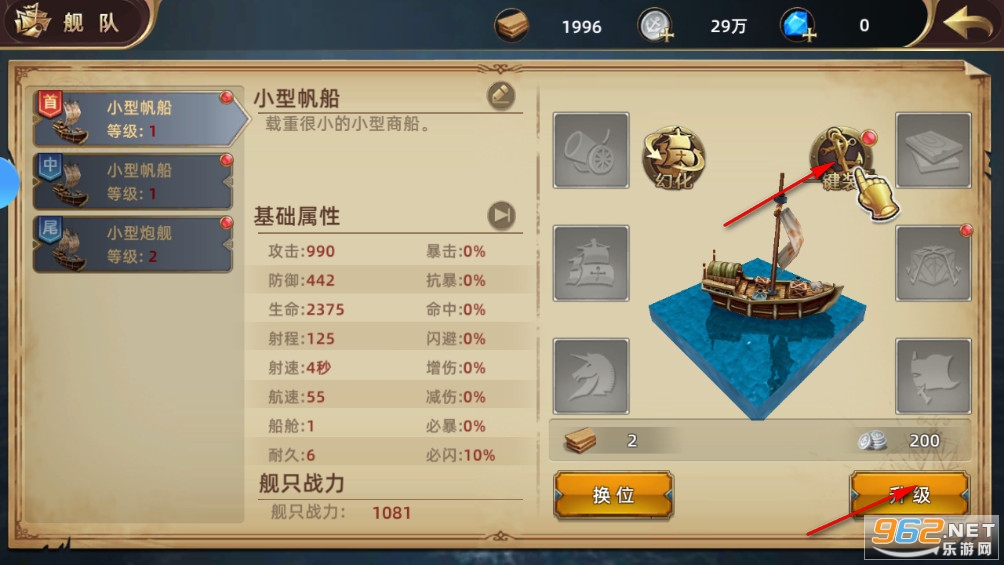Image resolution: width=1004 pixels, height=565 pixels.
Task: Select the sail flag equipment slot
Action: click(x=933, y=376)
